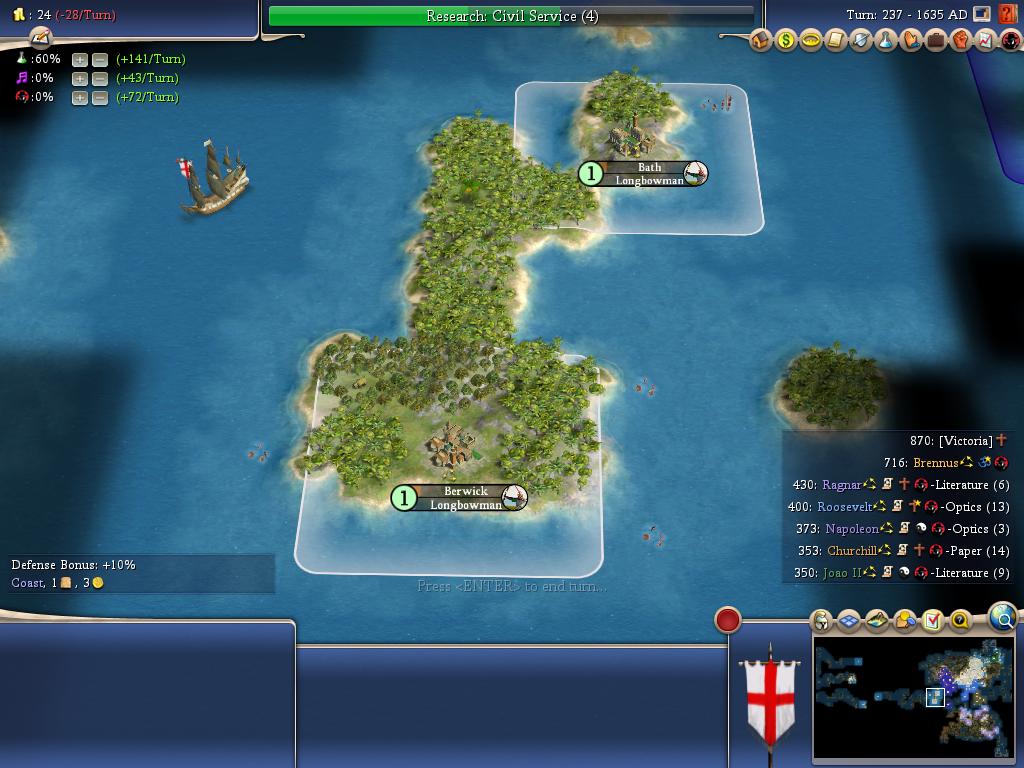This screenshot has height=768, width=1024.
Task: Open the Info screen graph icon
Action: point(986,41)
